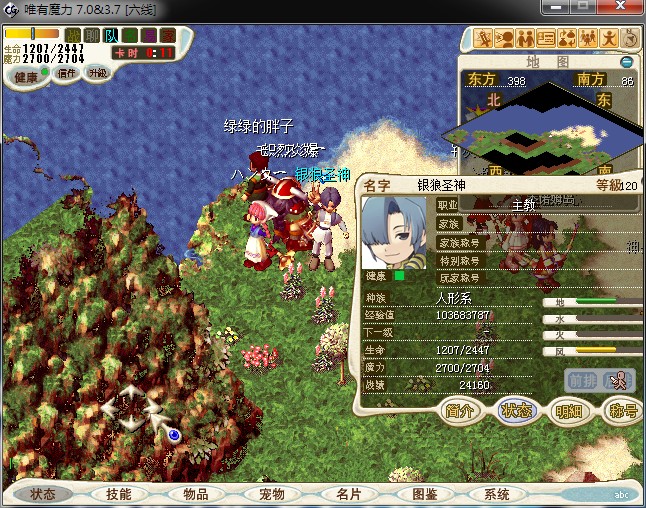Click the name card icon in top toolbar
646x508 pixels.
coord(546,39)
